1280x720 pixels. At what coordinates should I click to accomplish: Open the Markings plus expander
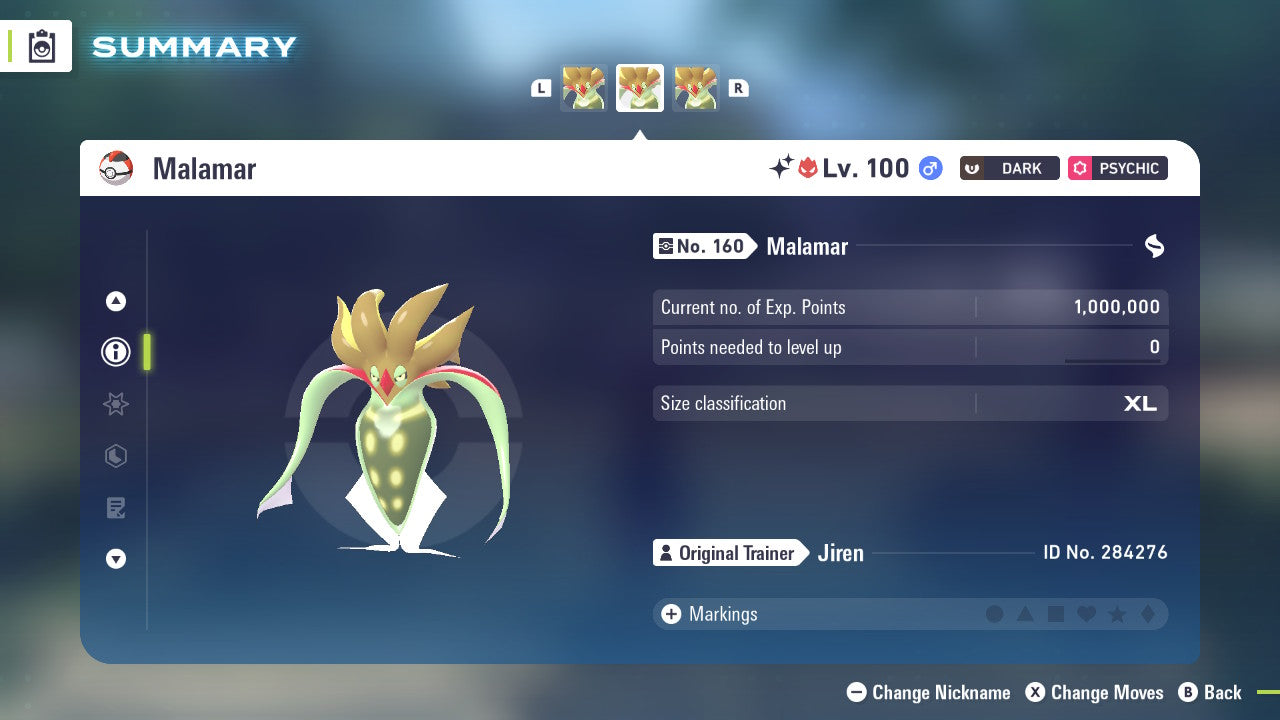click(670, 614)
